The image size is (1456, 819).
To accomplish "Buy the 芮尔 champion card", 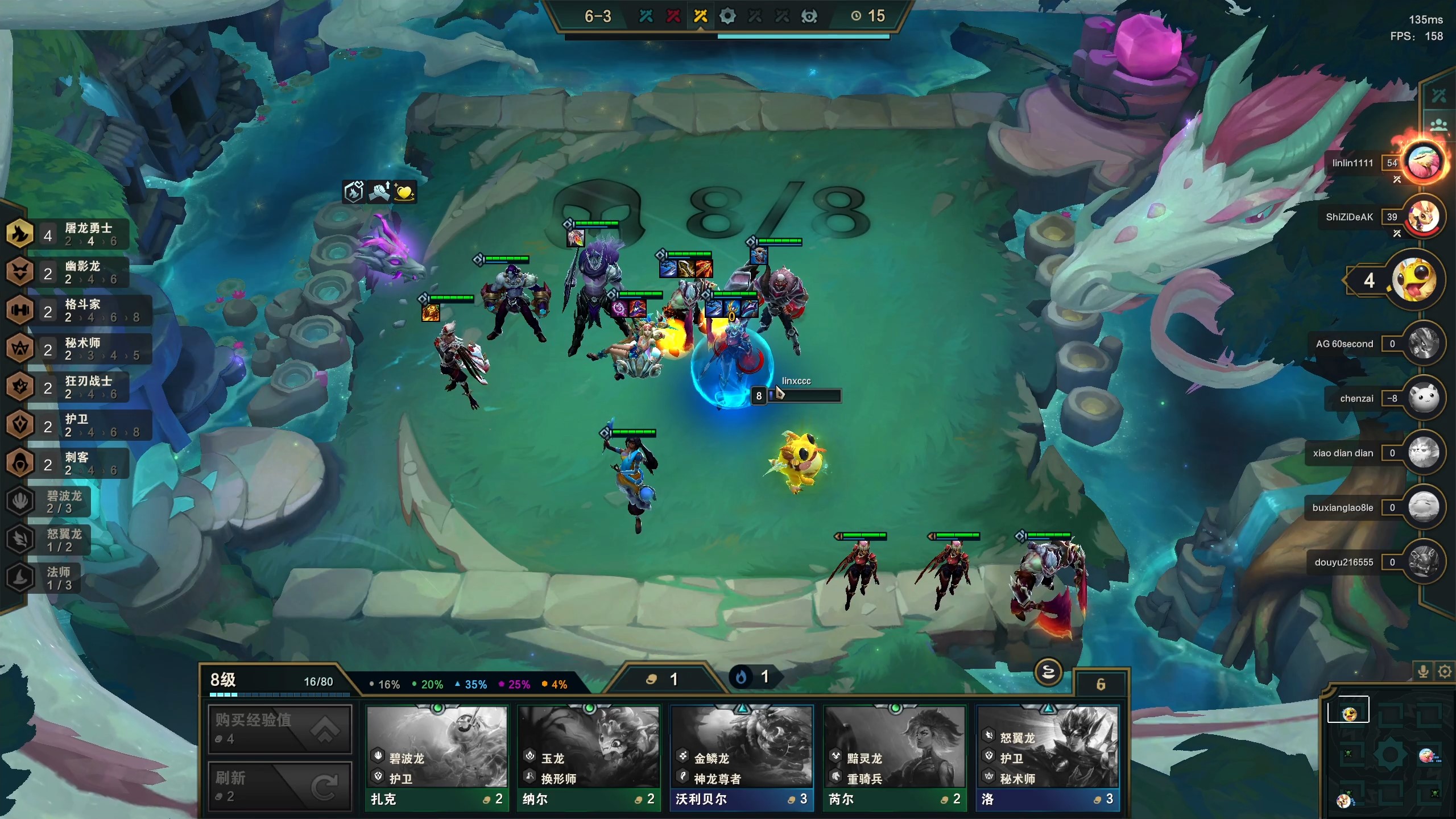I will pyautogui.click(x=895, y=758).
